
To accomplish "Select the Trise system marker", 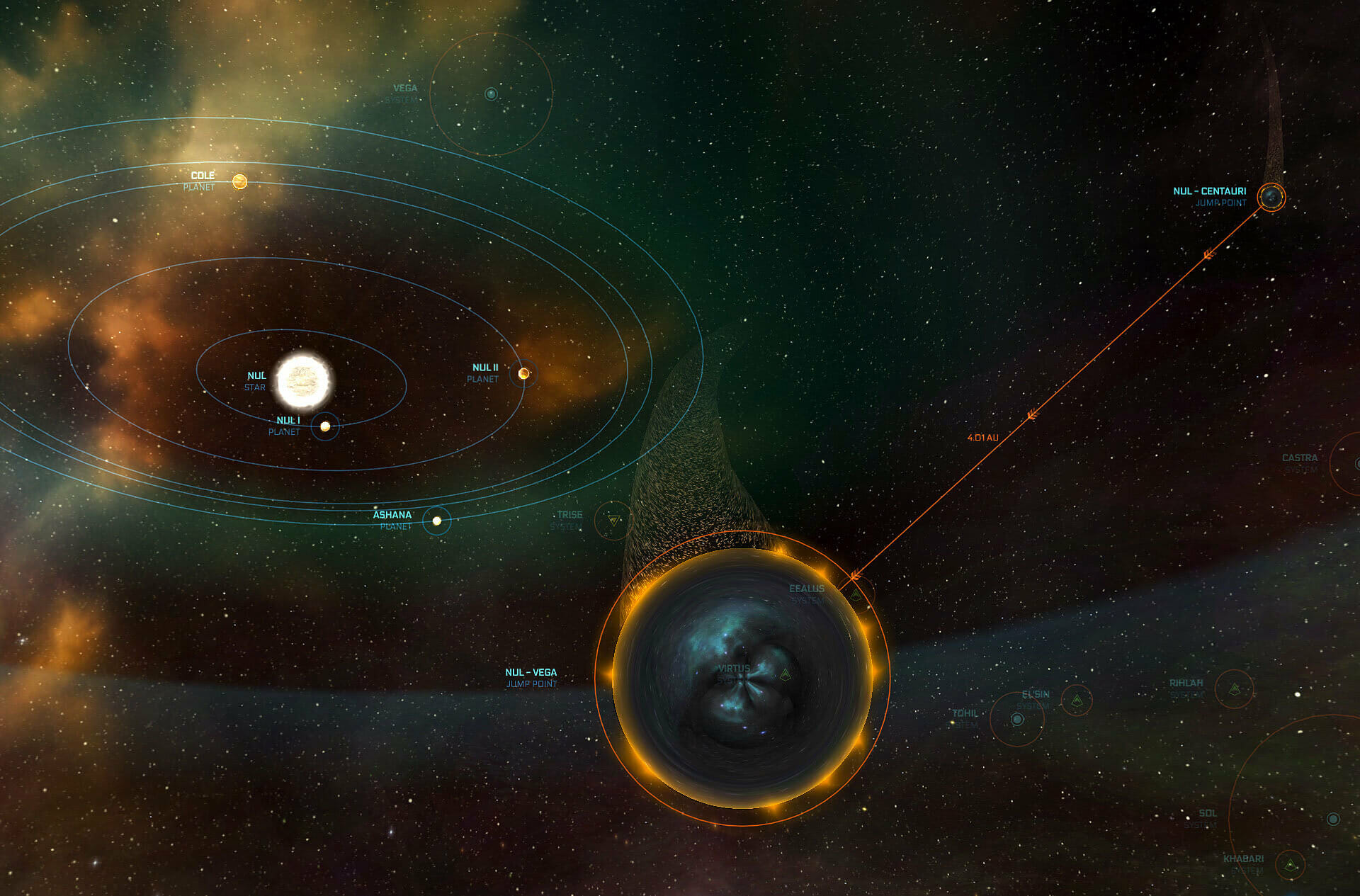I will point(613,521).
